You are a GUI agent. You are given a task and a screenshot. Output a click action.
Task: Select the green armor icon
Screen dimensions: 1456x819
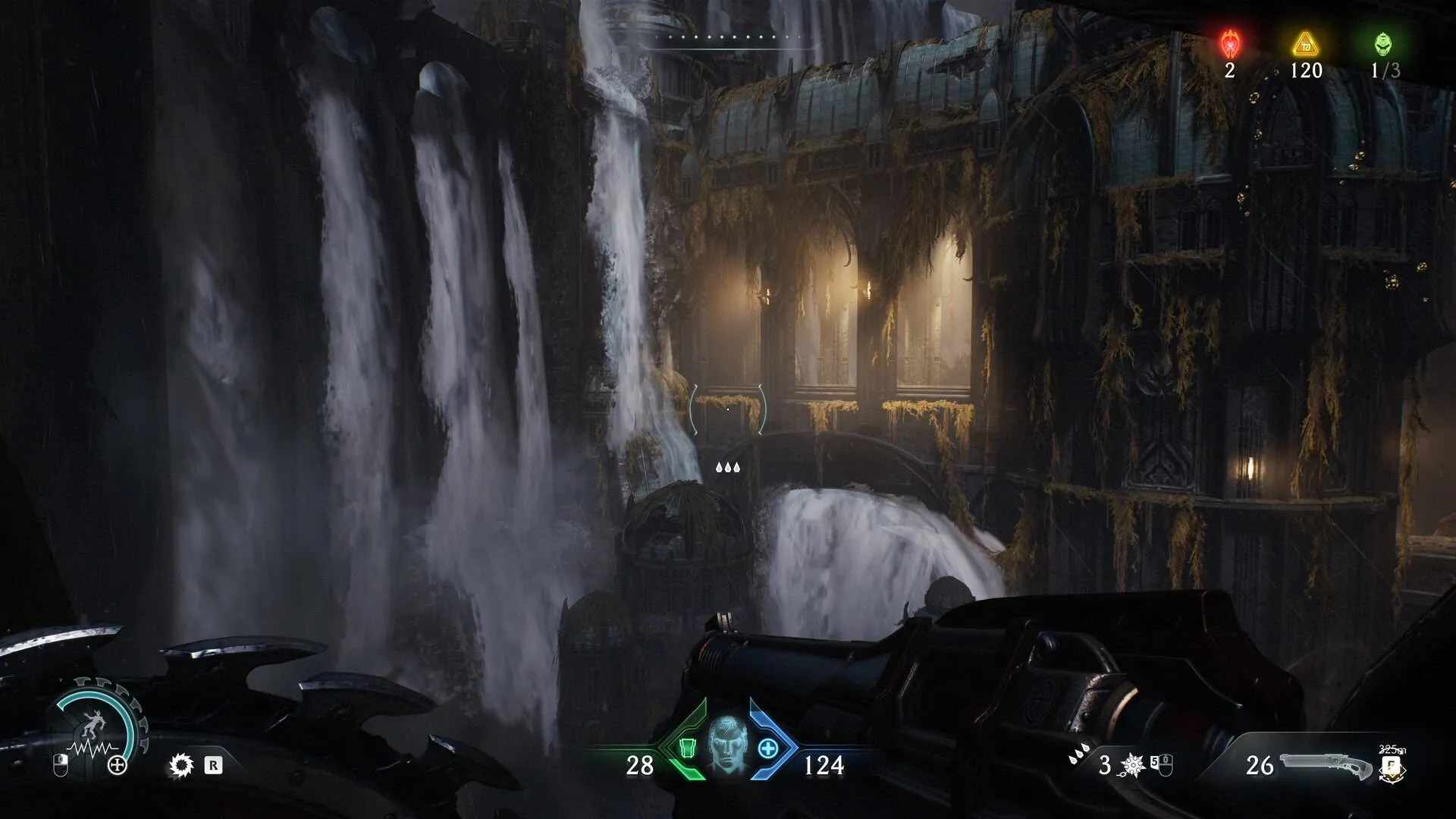coord(687,748)
